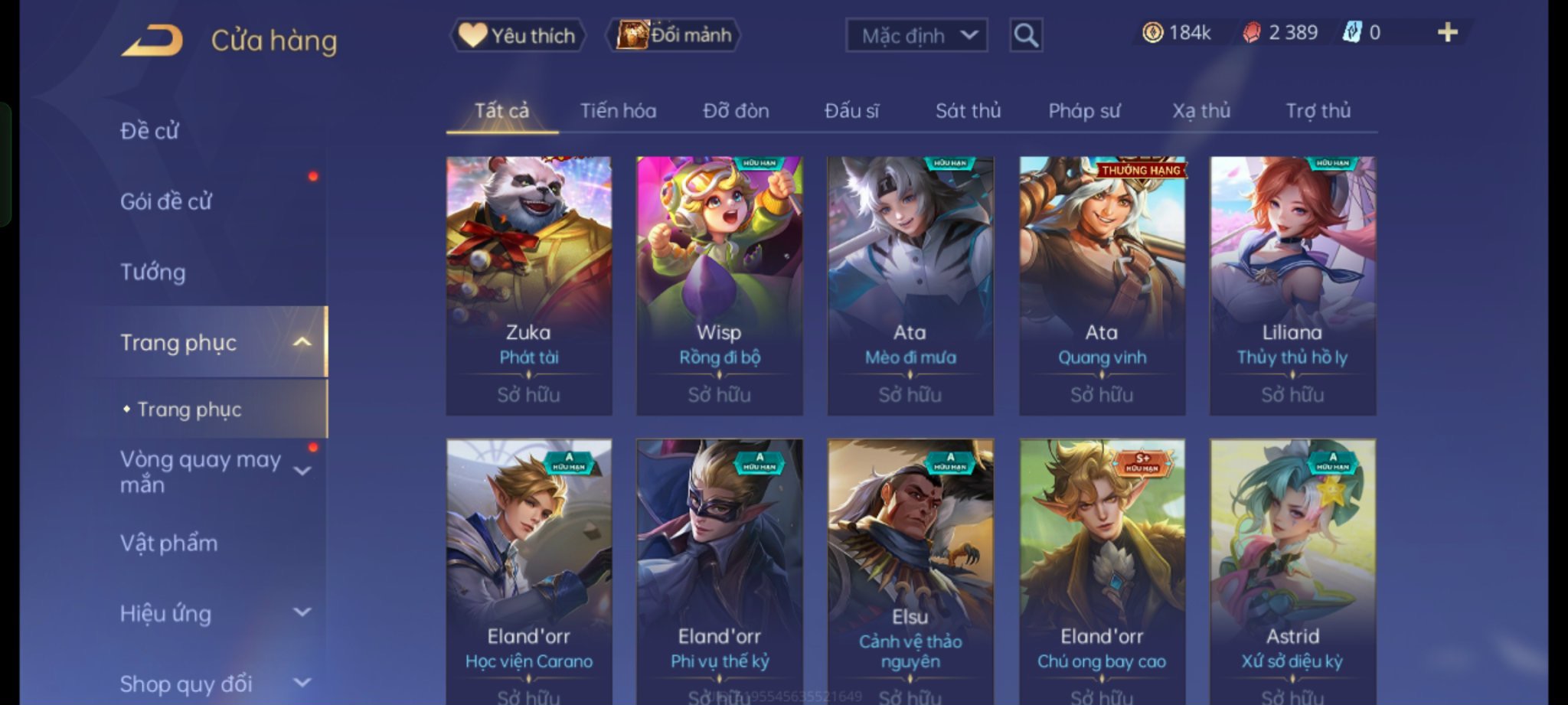Select the Zuka Phát tài skin card
This screenshot has width=1568, height=705.
coord(529,285)
